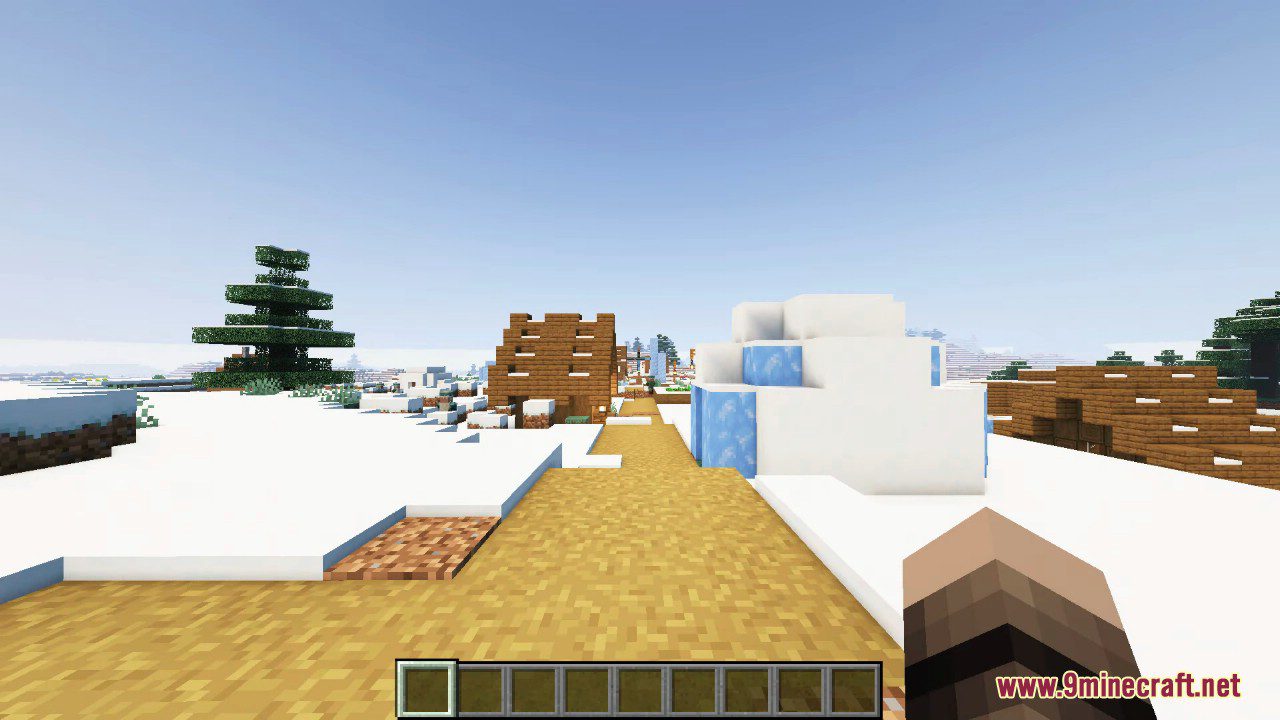Select the last hotbar slot

(853, 686)
